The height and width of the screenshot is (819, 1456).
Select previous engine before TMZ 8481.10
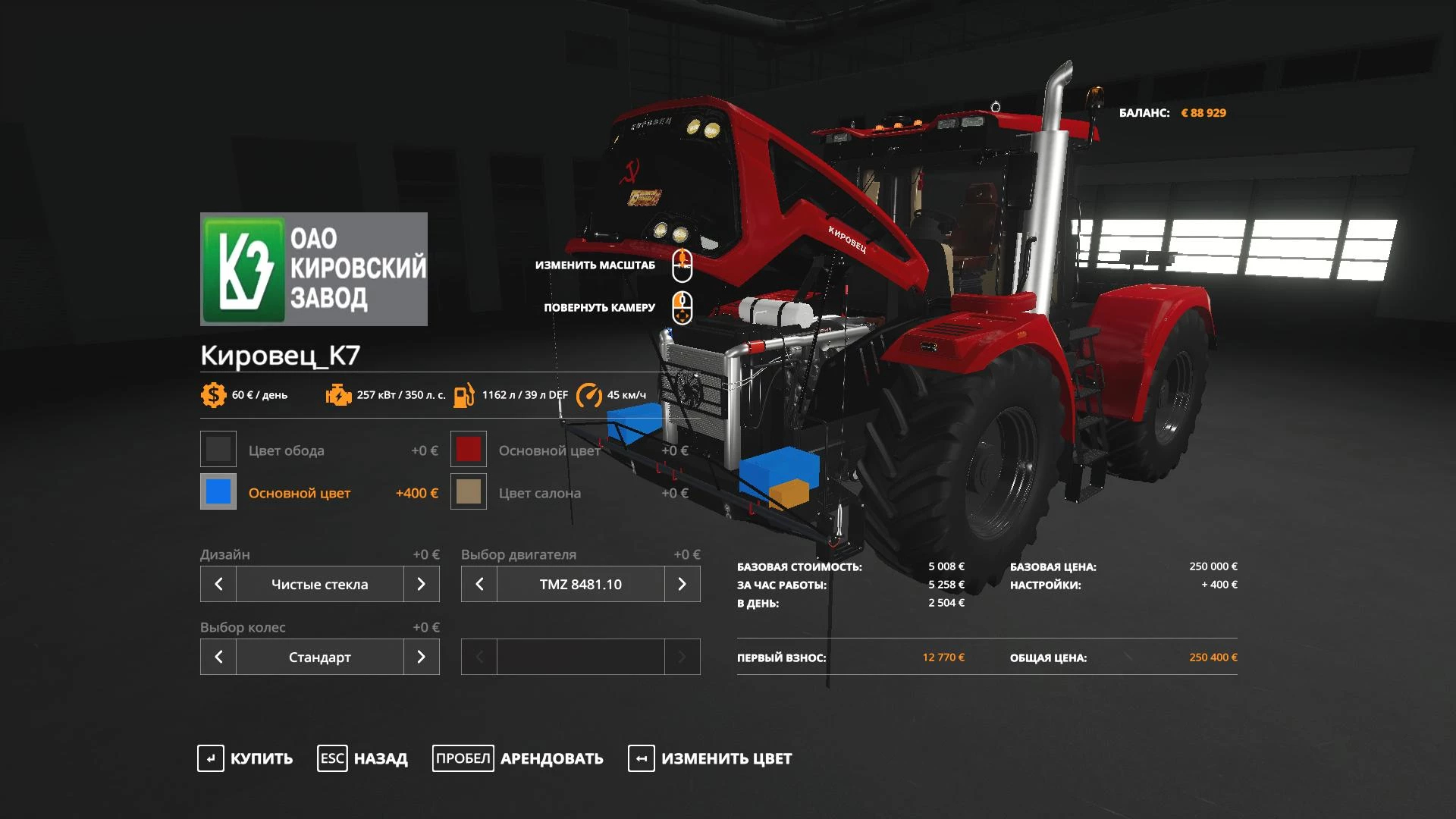[479, 584]
